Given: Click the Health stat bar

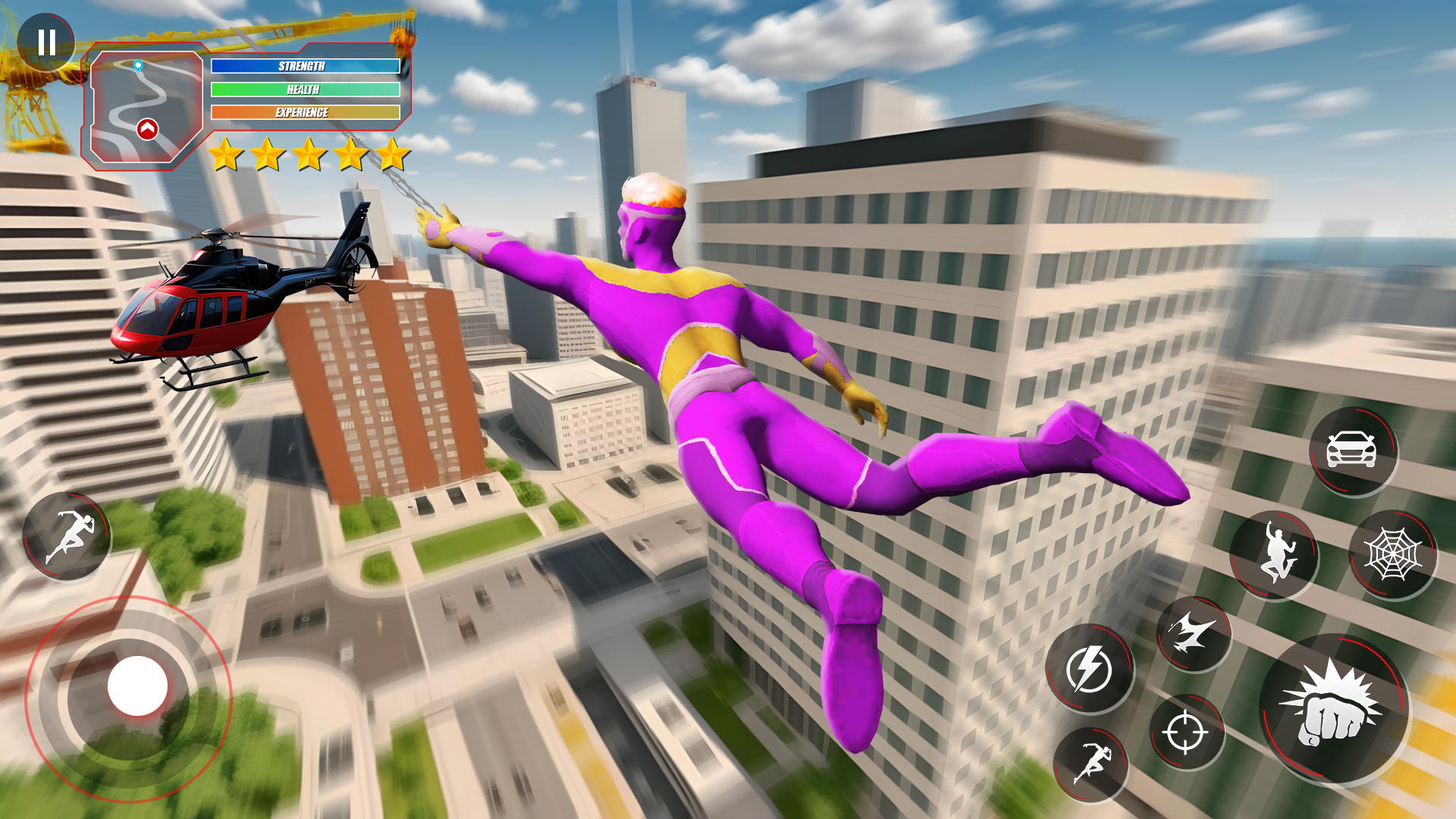Looking at the screenshot, I should pos(303,89).
